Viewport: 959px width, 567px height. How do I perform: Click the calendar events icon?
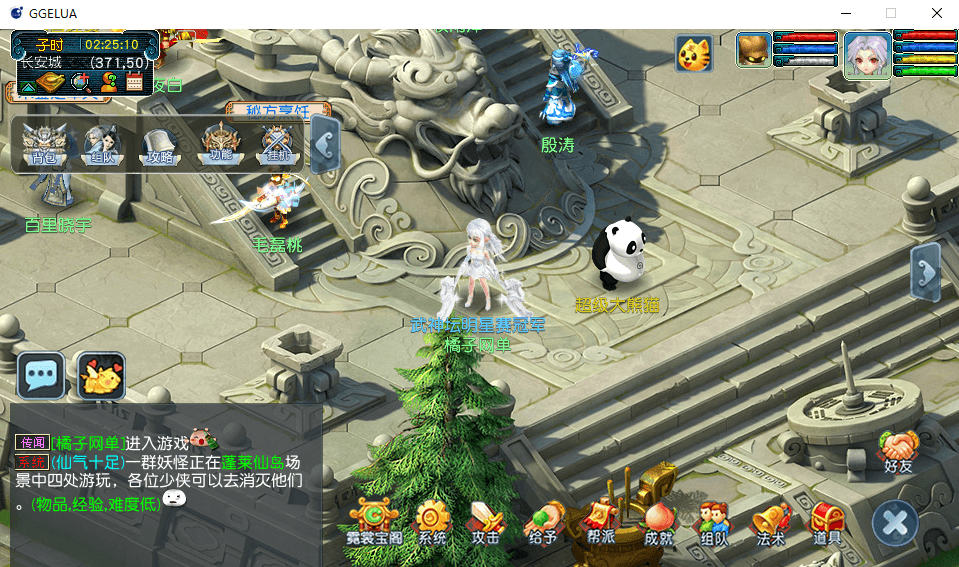coord(135,83)
